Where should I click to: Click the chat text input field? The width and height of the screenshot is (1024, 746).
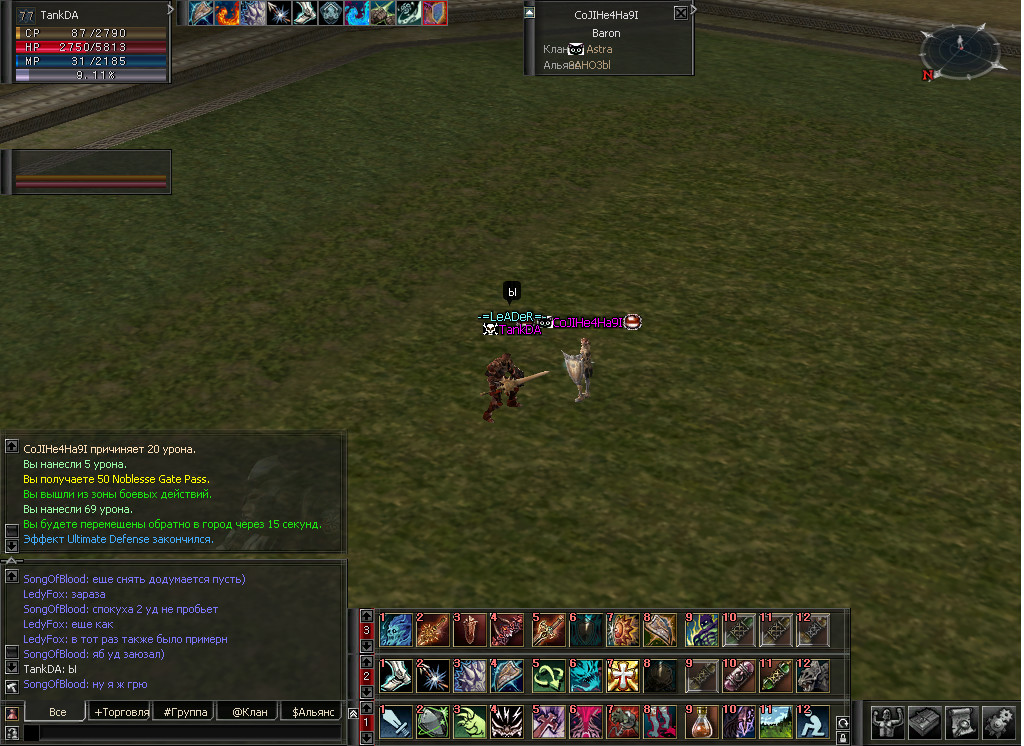pos(190,733)
